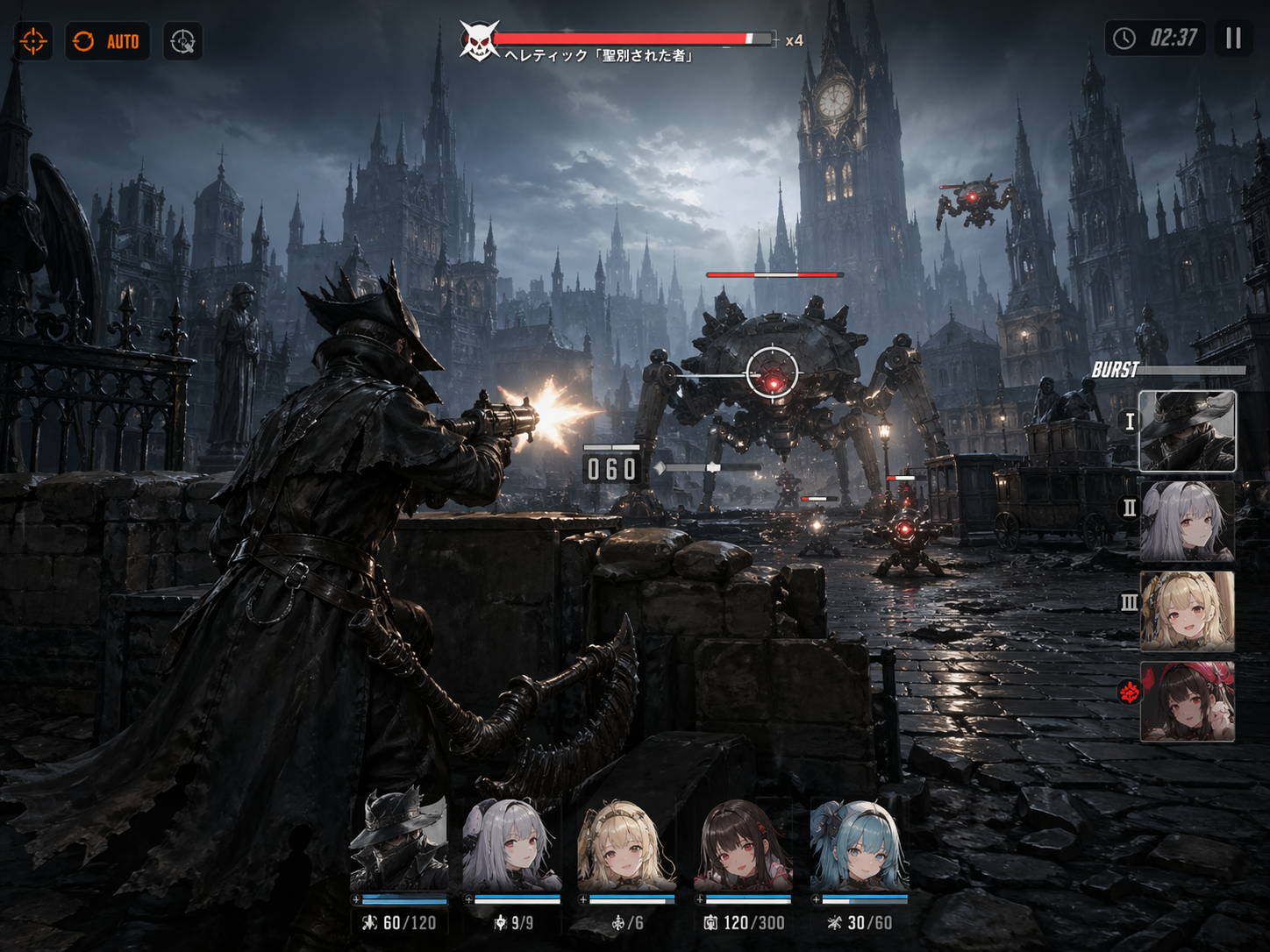Pause the battle
This screenshot has width=1270, height=952.
(1233, 39)
